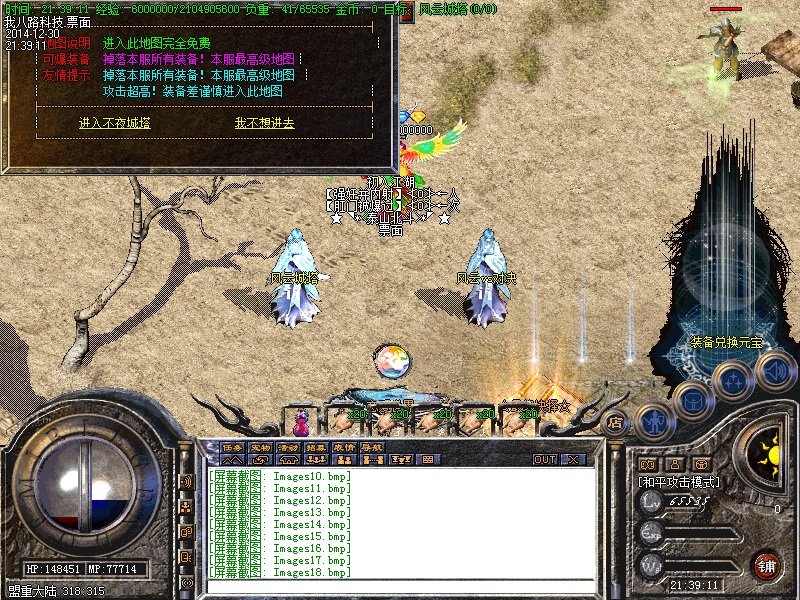This screenshot has height=600, width=800.
Task: Open the 任务 quest tab
Action: click(x=233, y=447)
